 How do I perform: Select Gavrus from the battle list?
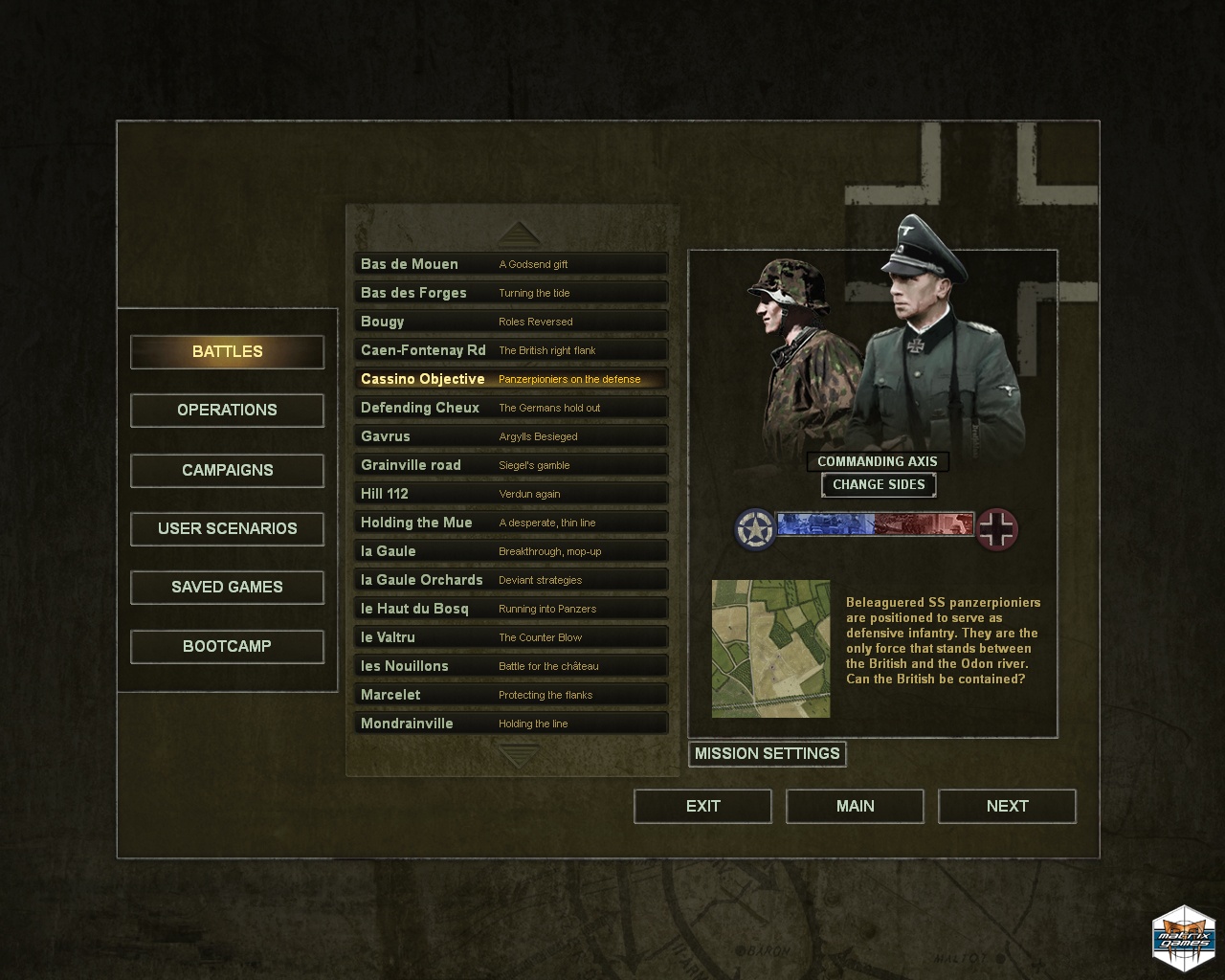511,436
